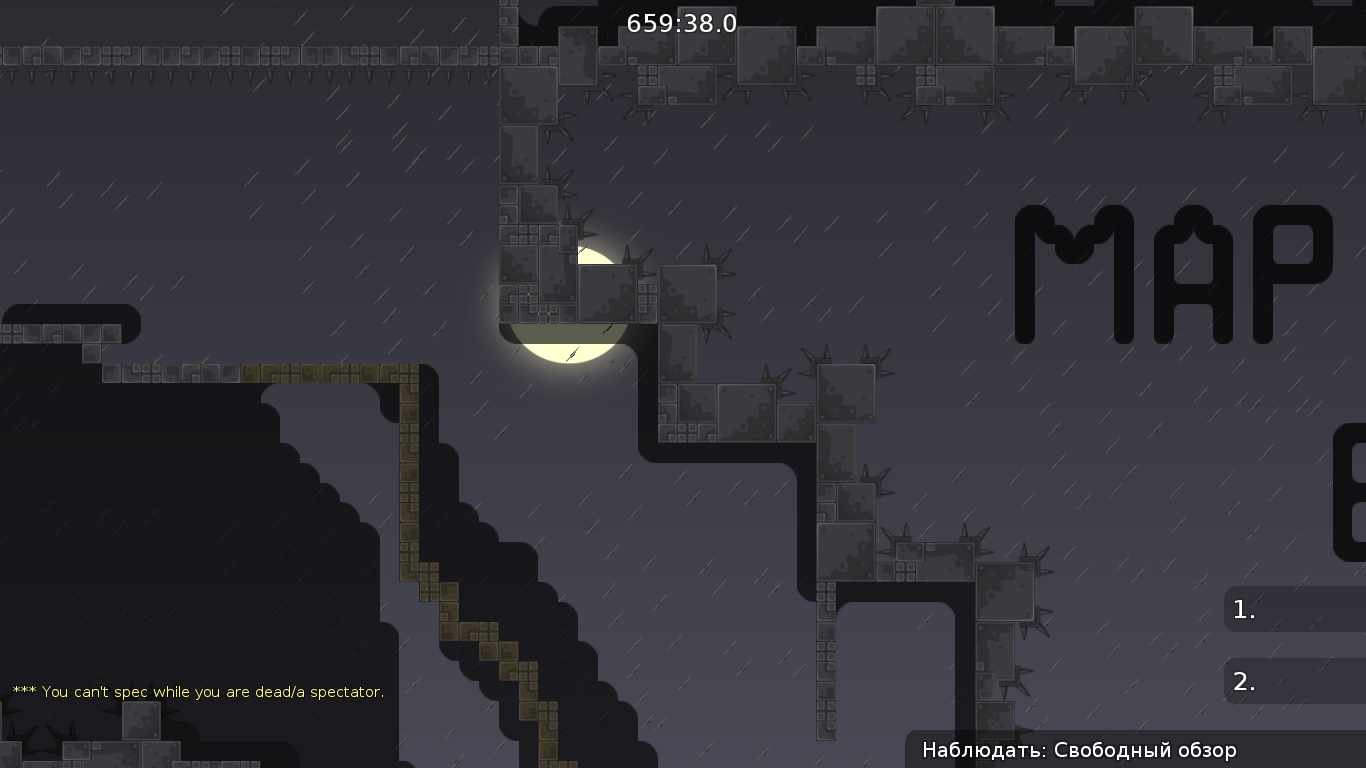1366x768 pixels.
Task: Click the yellow spectator warning message
Action: [198, 691]
